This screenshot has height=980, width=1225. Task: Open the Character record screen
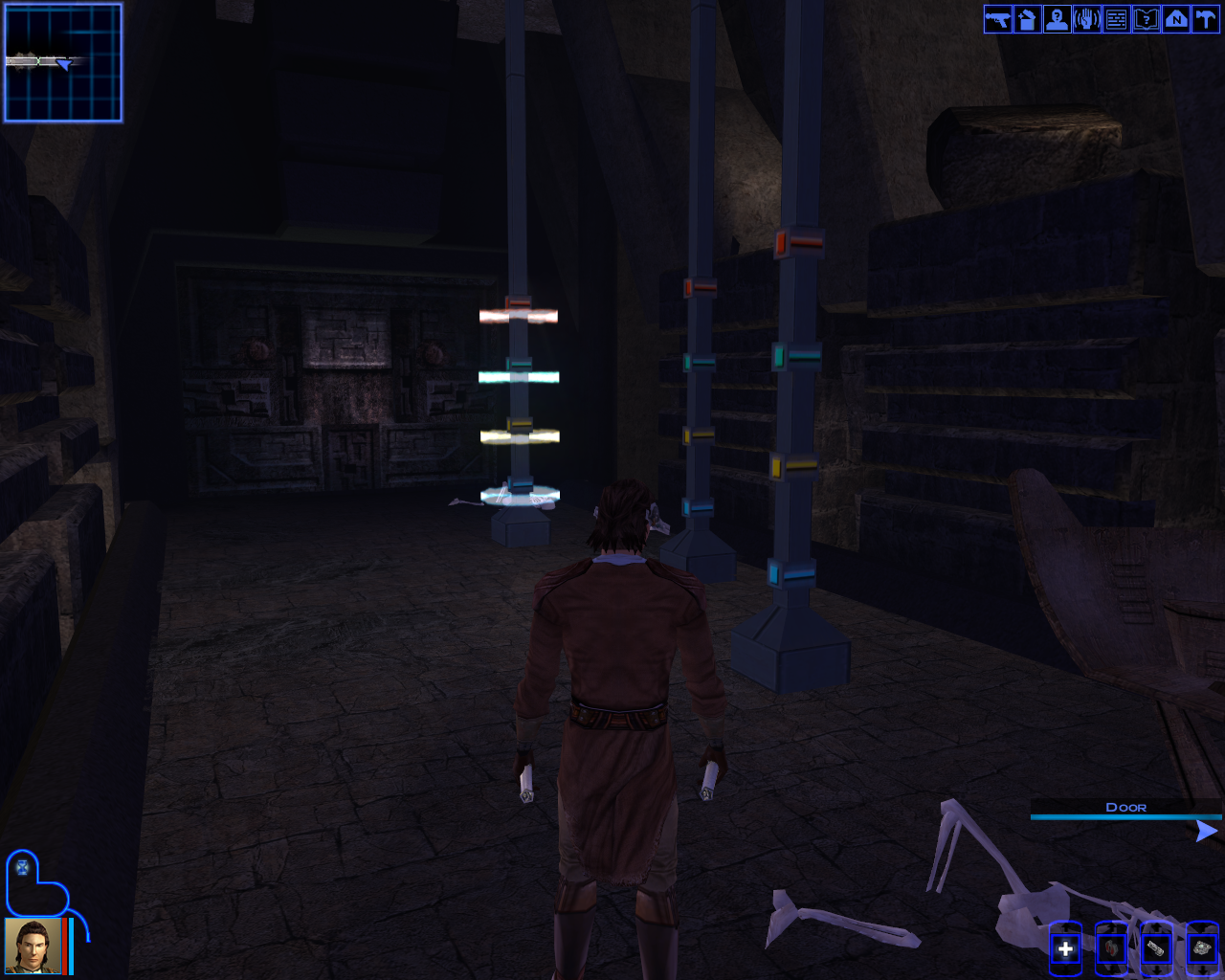click(x=1056, y=19)
